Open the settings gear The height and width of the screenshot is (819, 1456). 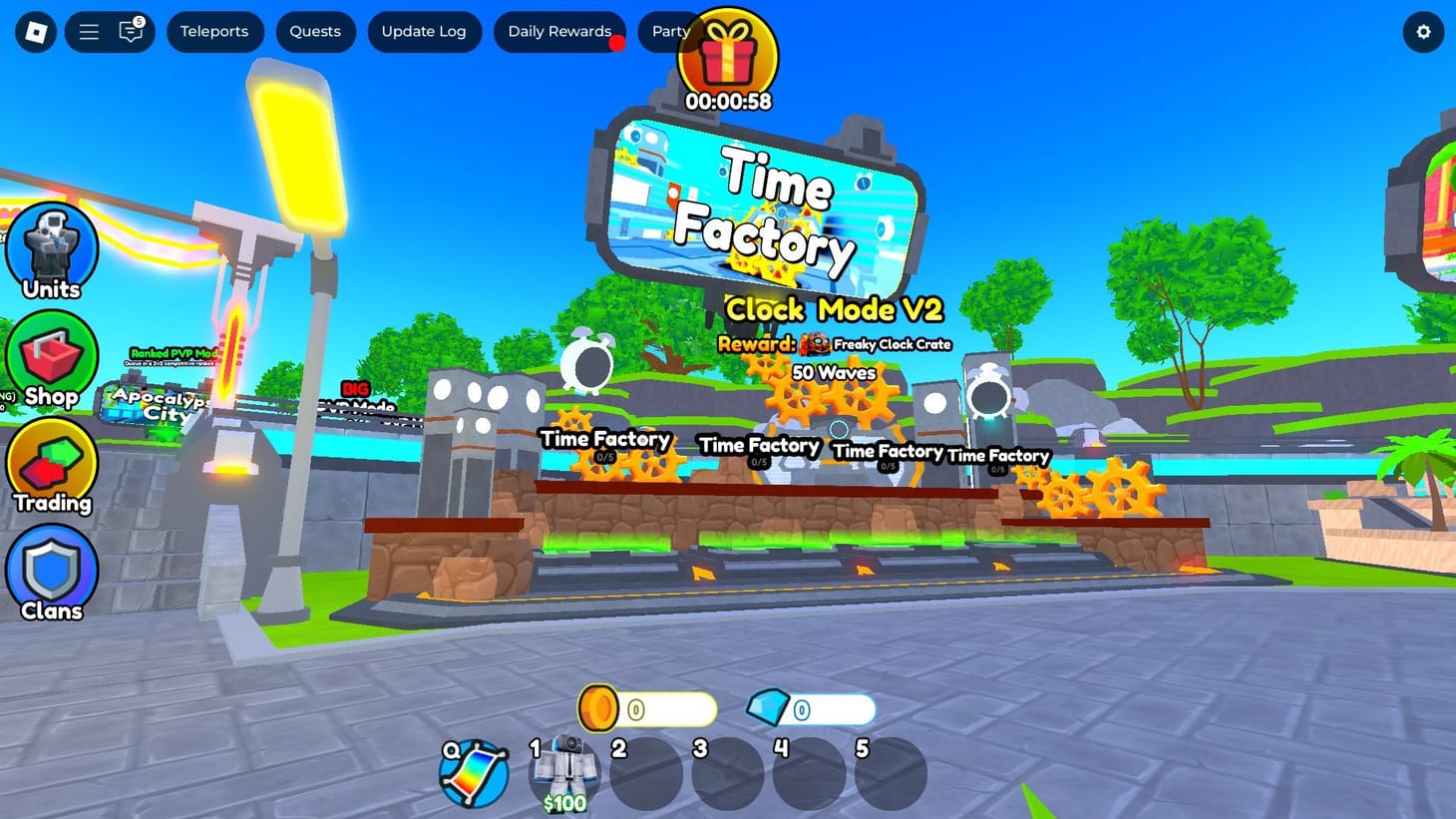pyautogui.click(x=1423, y=31)
